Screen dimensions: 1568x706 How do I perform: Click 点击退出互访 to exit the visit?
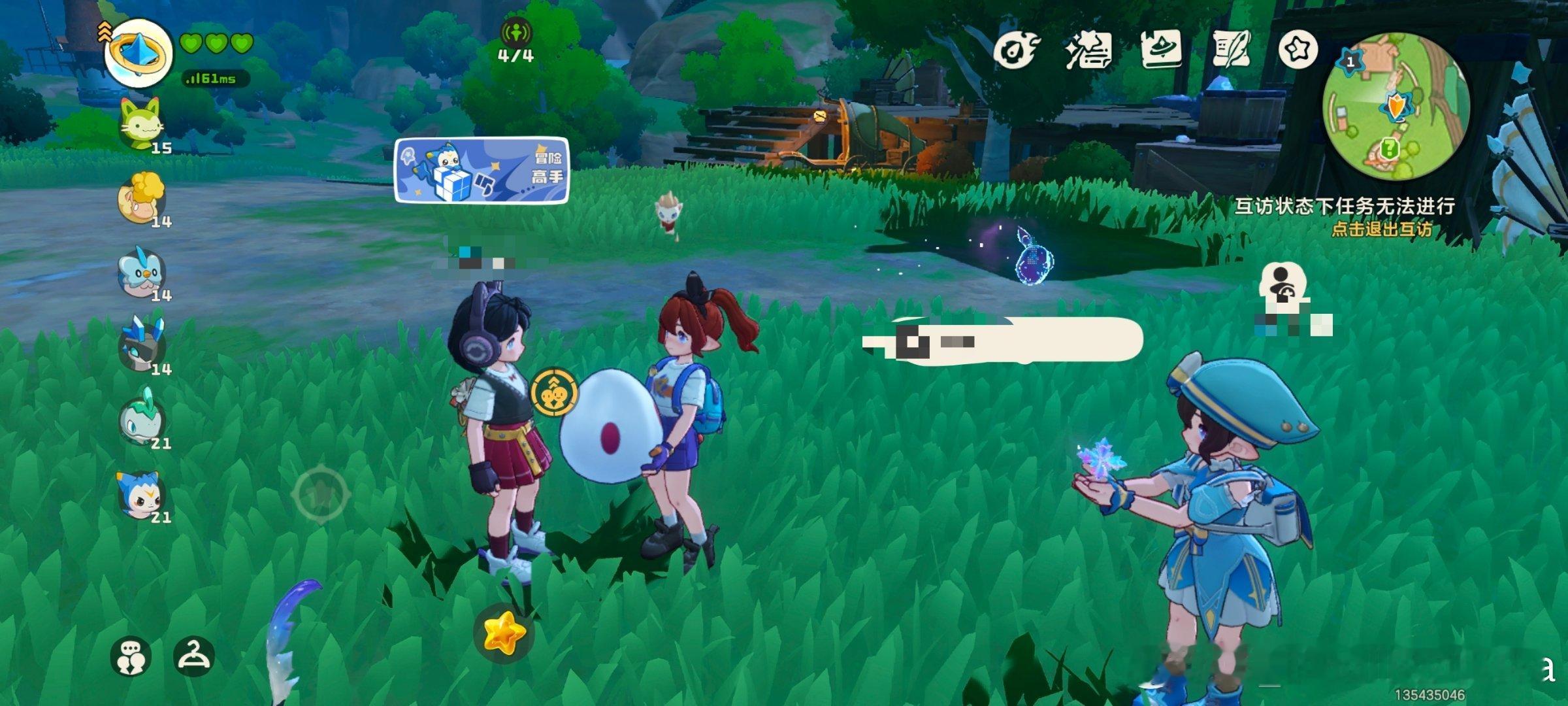[x=1381, y=229]
